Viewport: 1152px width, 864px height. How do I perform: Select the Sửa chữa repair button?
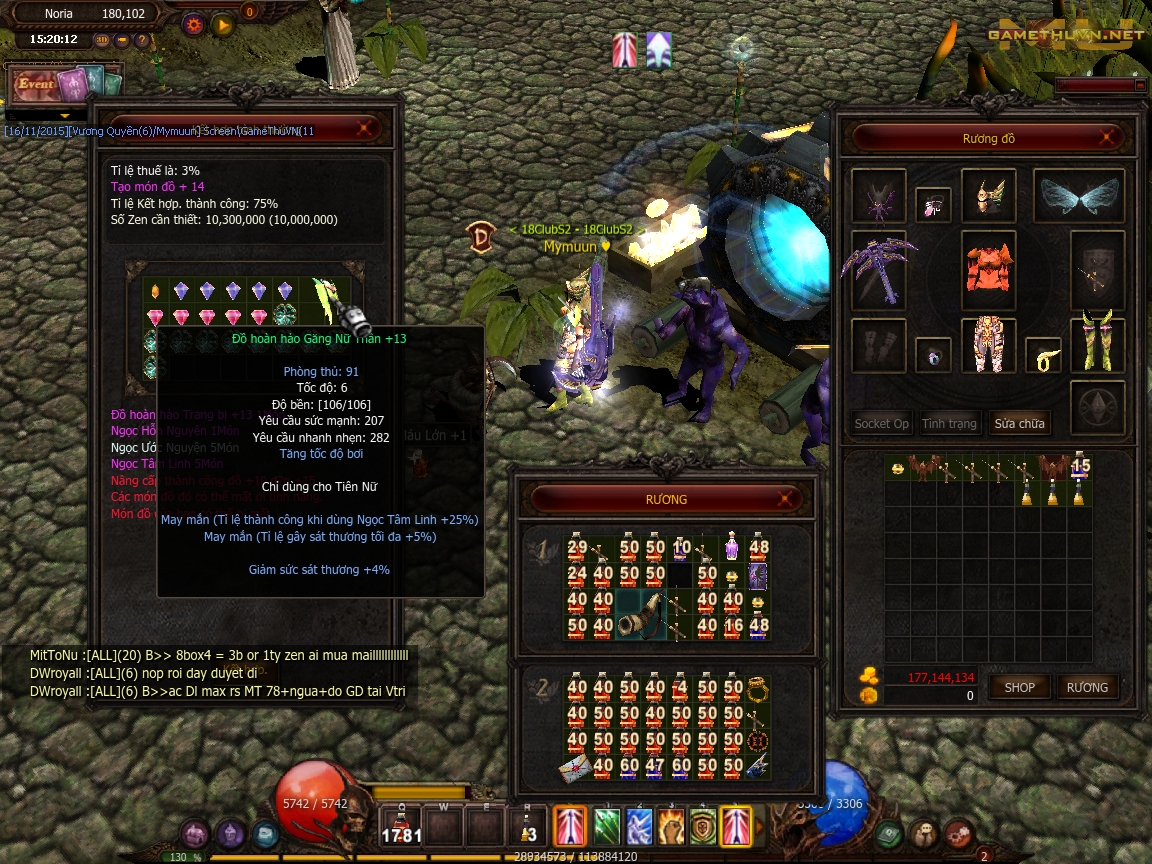click(1019, 423)
